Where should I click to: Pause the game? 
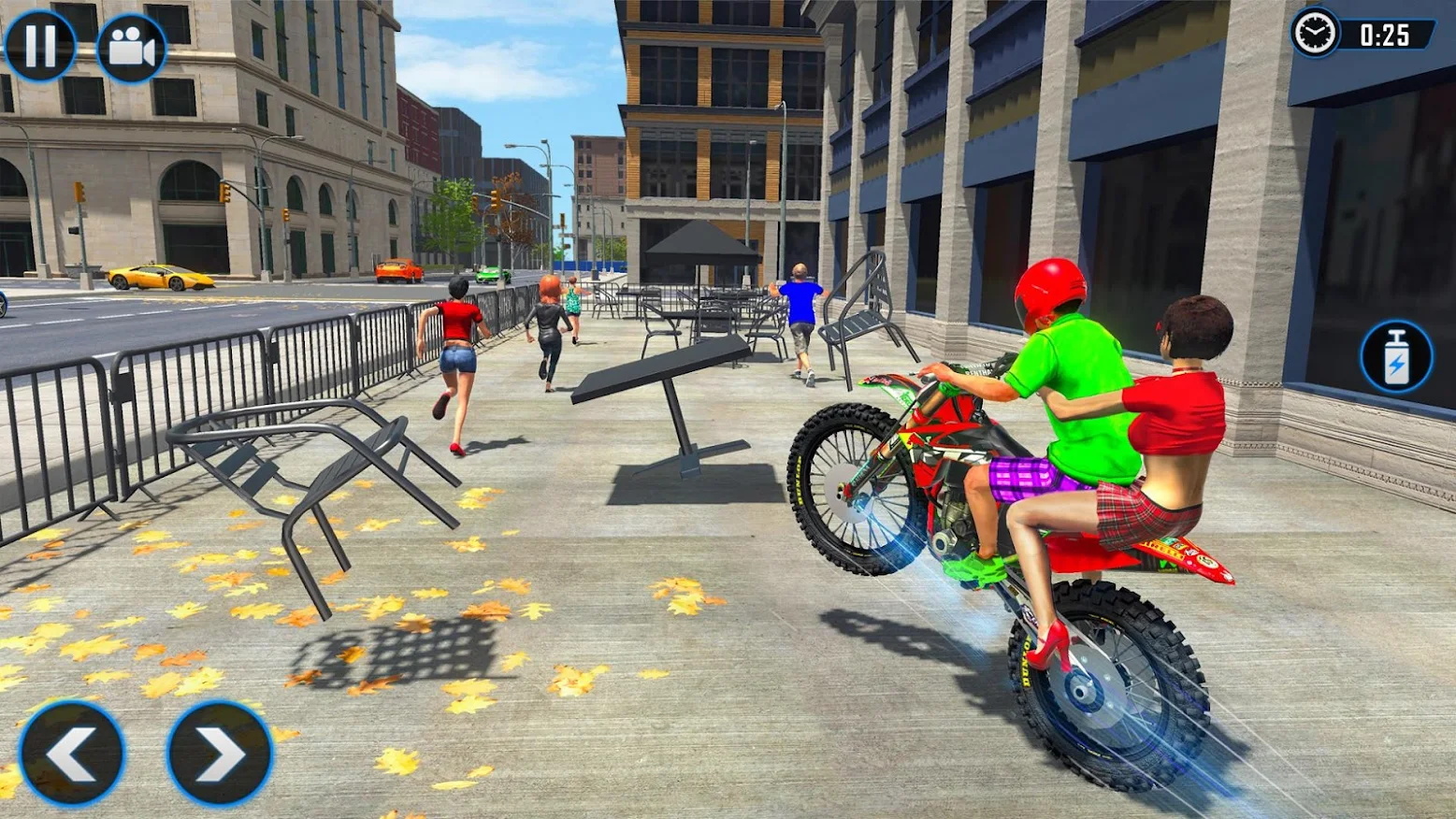click(39, 46)
